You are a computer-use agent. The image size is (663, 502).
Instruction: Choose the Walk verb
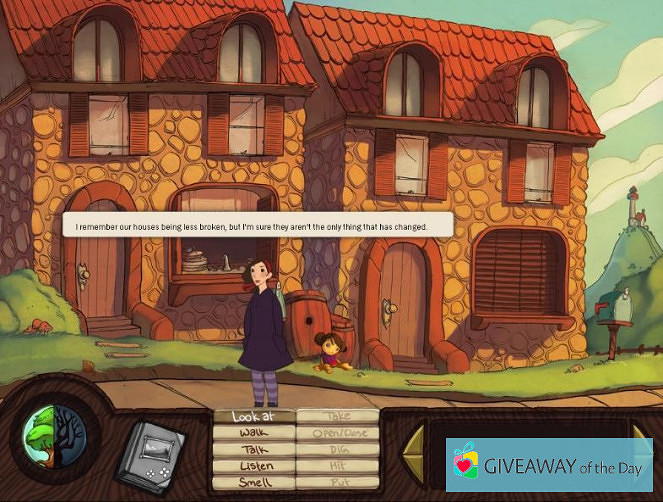[254, 433]
